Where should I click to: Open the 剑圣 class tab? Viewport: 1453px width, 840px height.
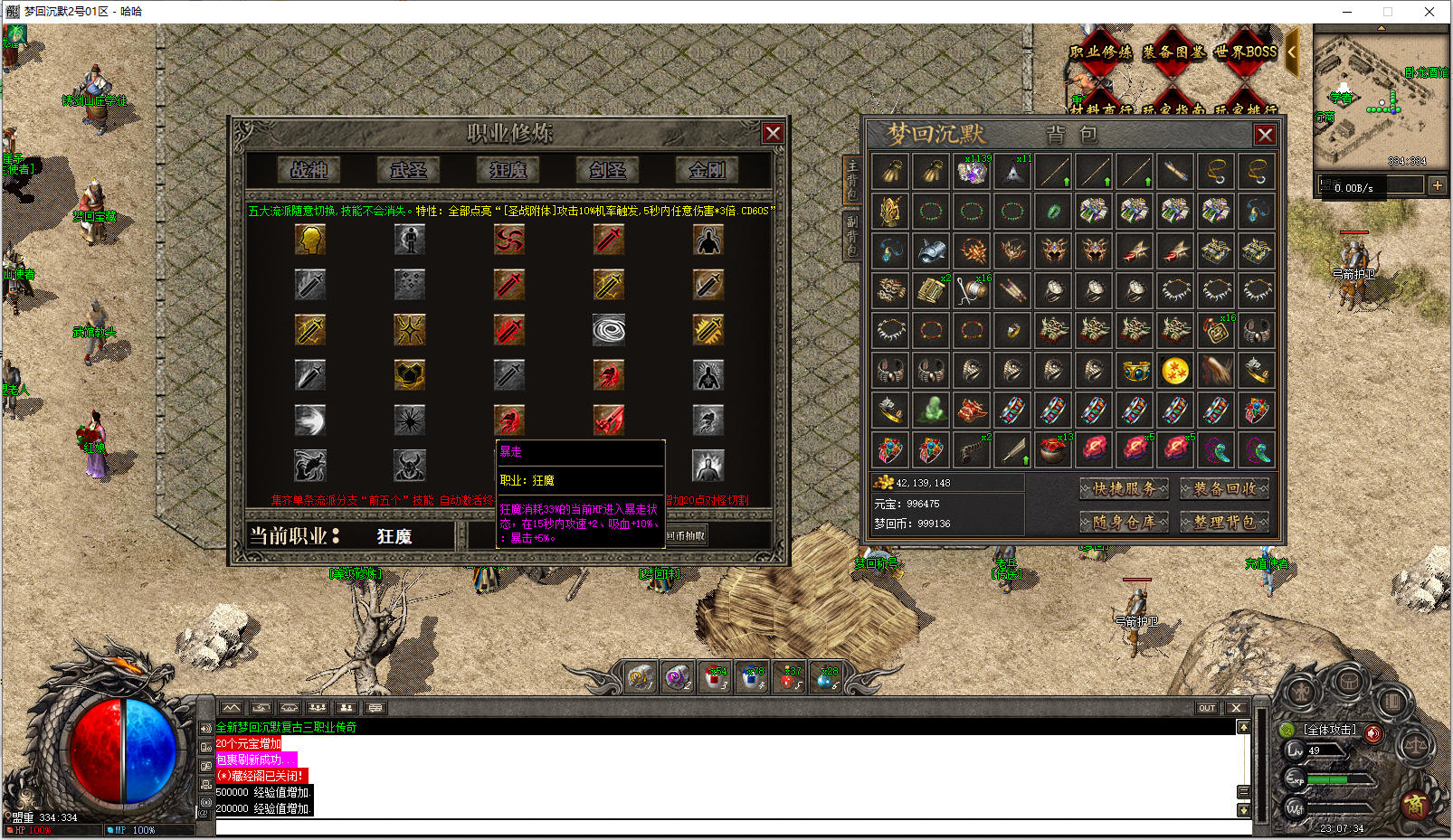pyautogui.click(x=607, y=169)
